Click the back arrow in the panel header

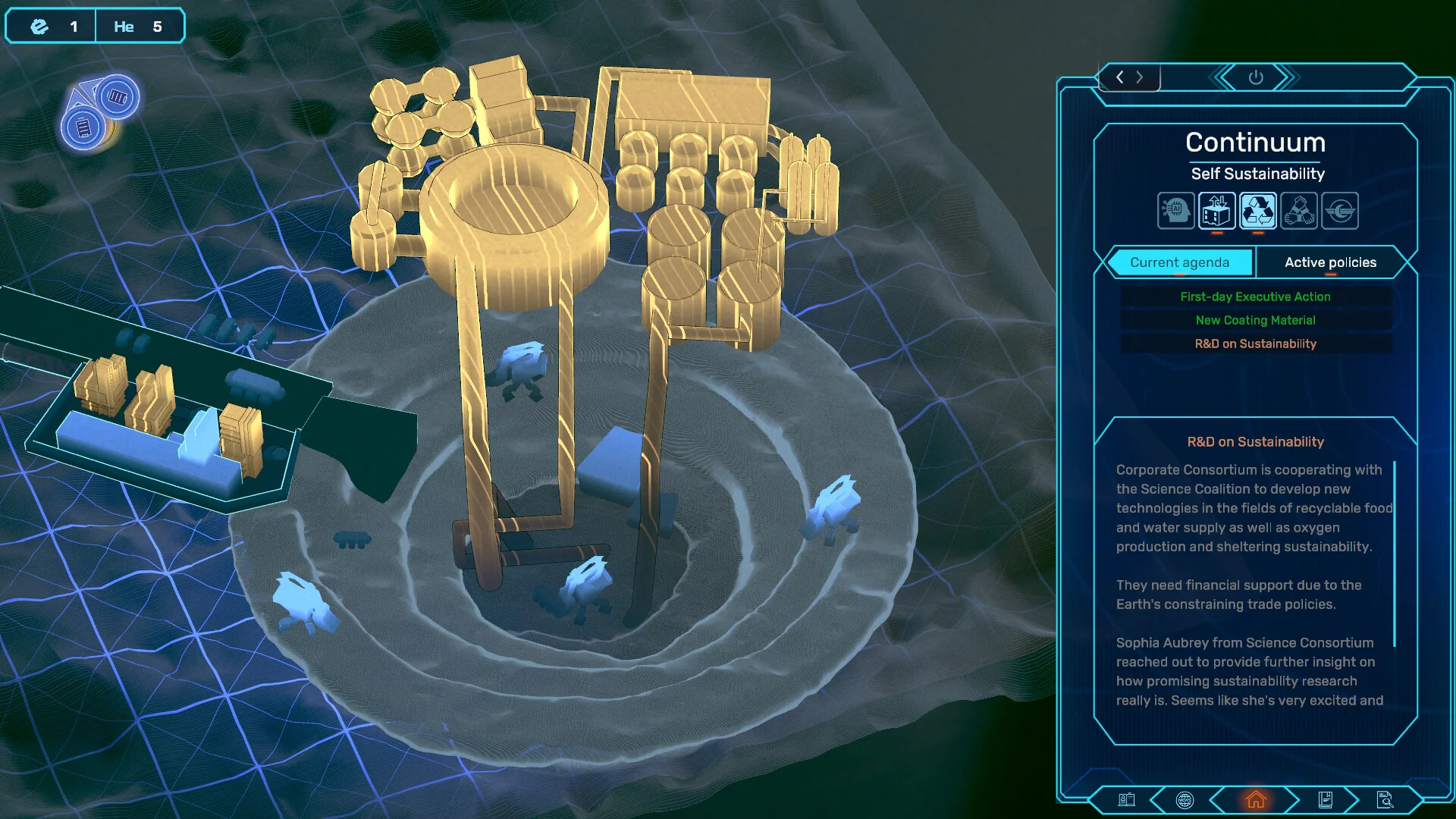pyautogui.click(x=1120, y=77)
